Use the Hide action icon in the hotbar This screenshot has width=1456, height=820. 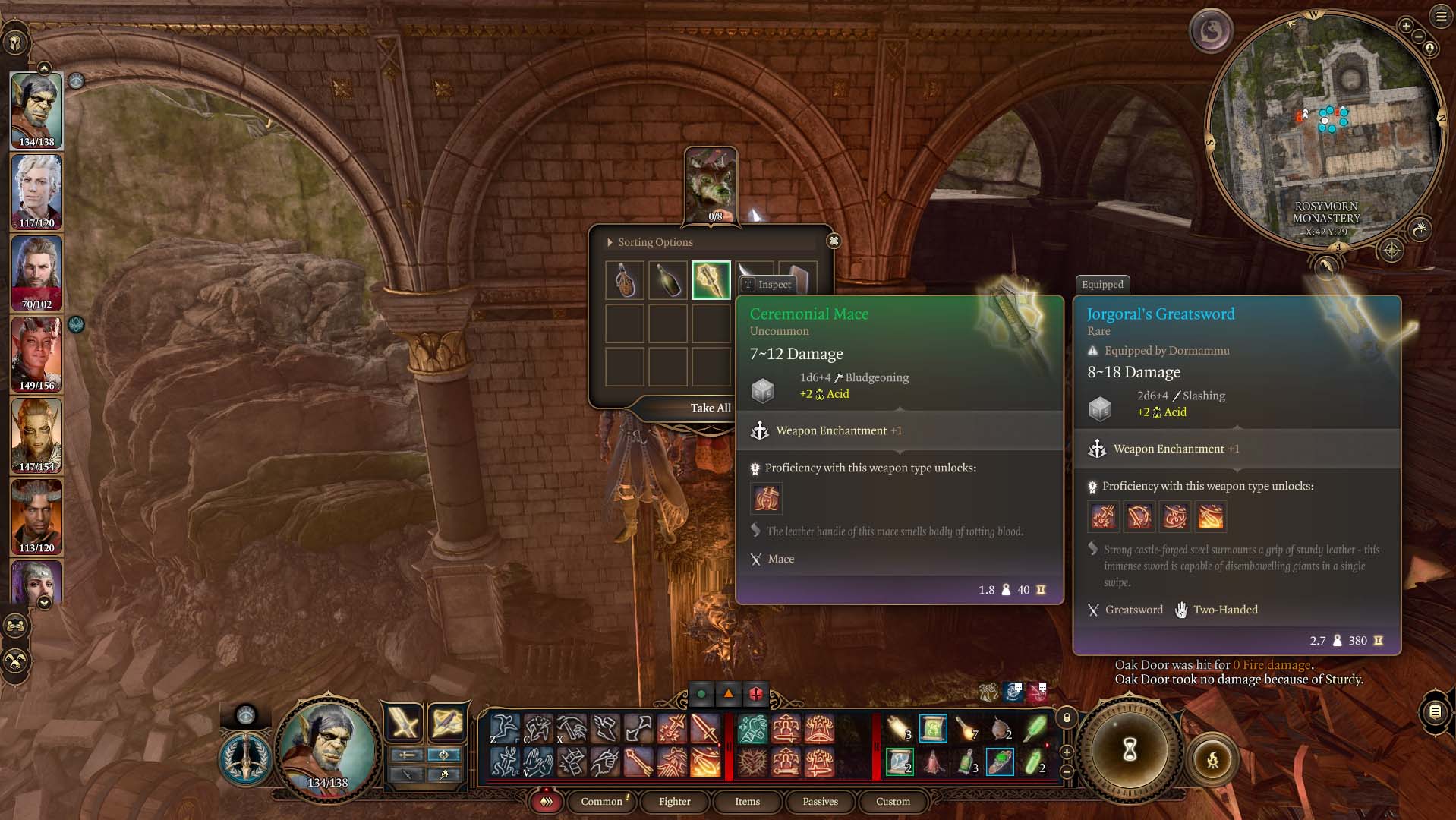pyautogui.click(x=538, y=729)
